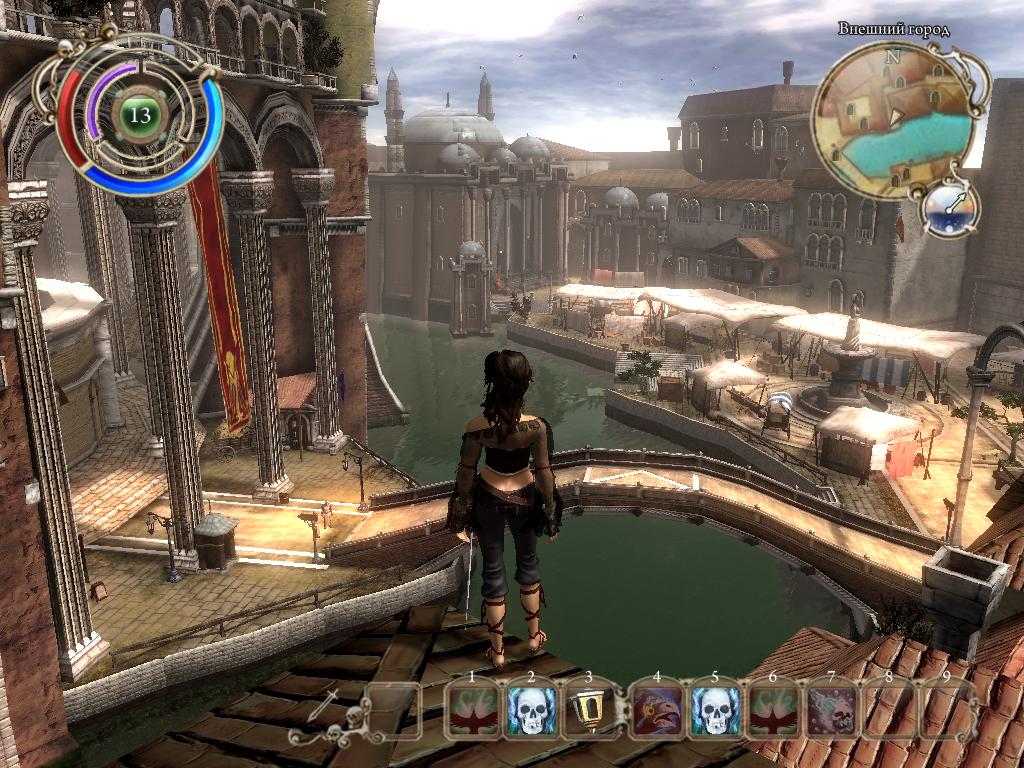Choose the red wings skill in slot 6
This screenshot has height=768, width=1024.
pyautogui.click(x=773, y=711)
